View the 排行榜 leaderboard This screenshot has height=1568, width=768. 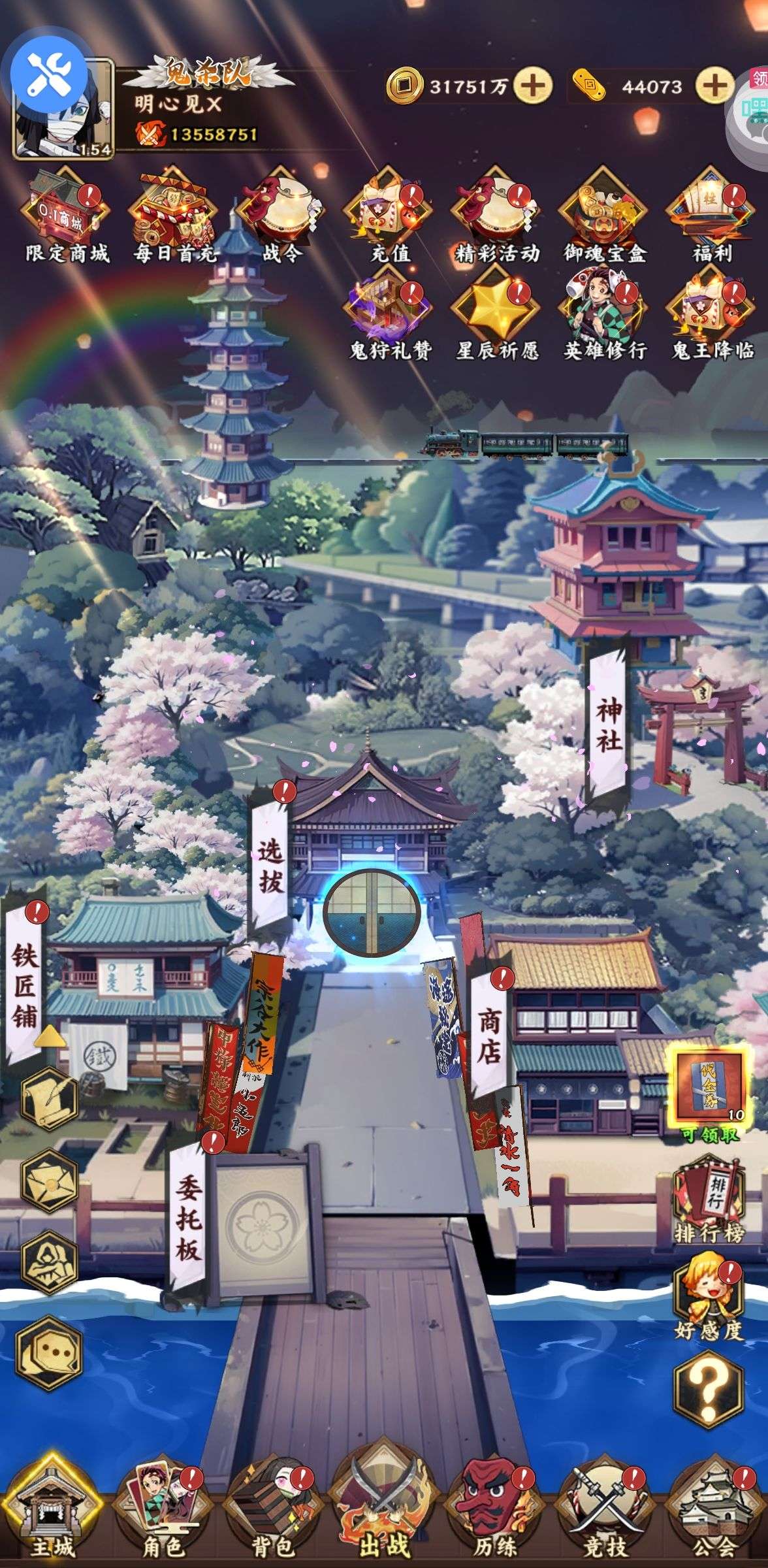coord(709,1201)
